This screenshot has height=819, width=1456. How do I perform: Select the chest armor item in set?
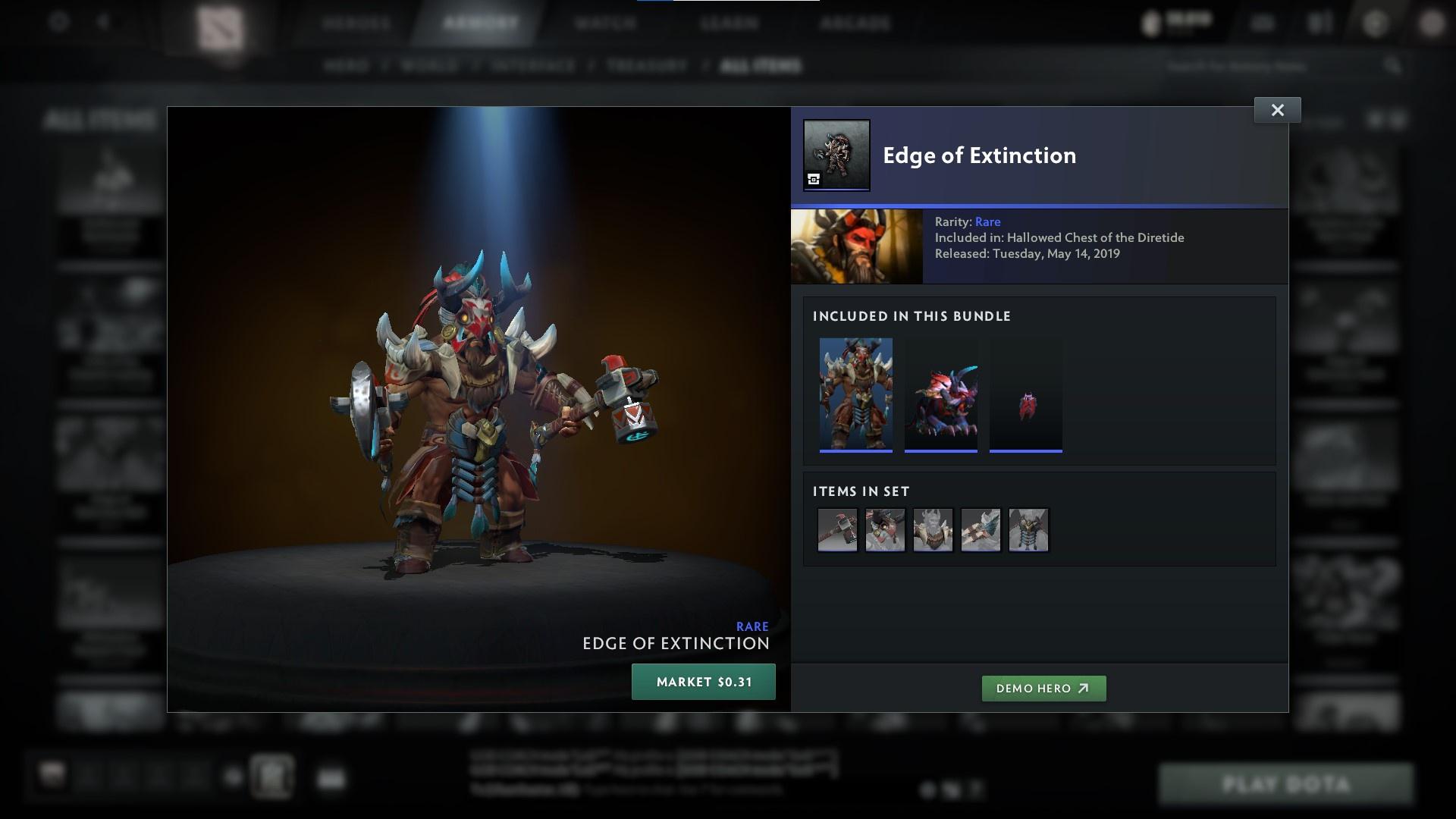pyautogui.click(x=1028, y=530)
